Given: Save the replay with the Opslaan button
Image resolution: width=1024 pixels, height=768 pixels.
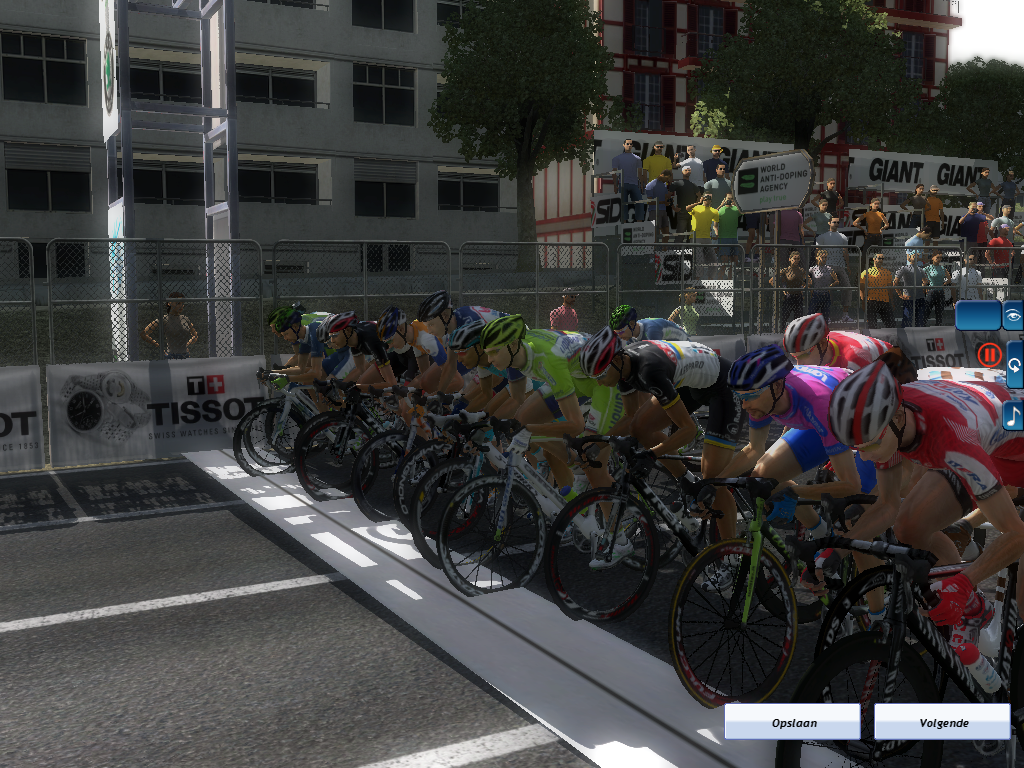Looking at the screenshot, I should click(x=792, y=721).
